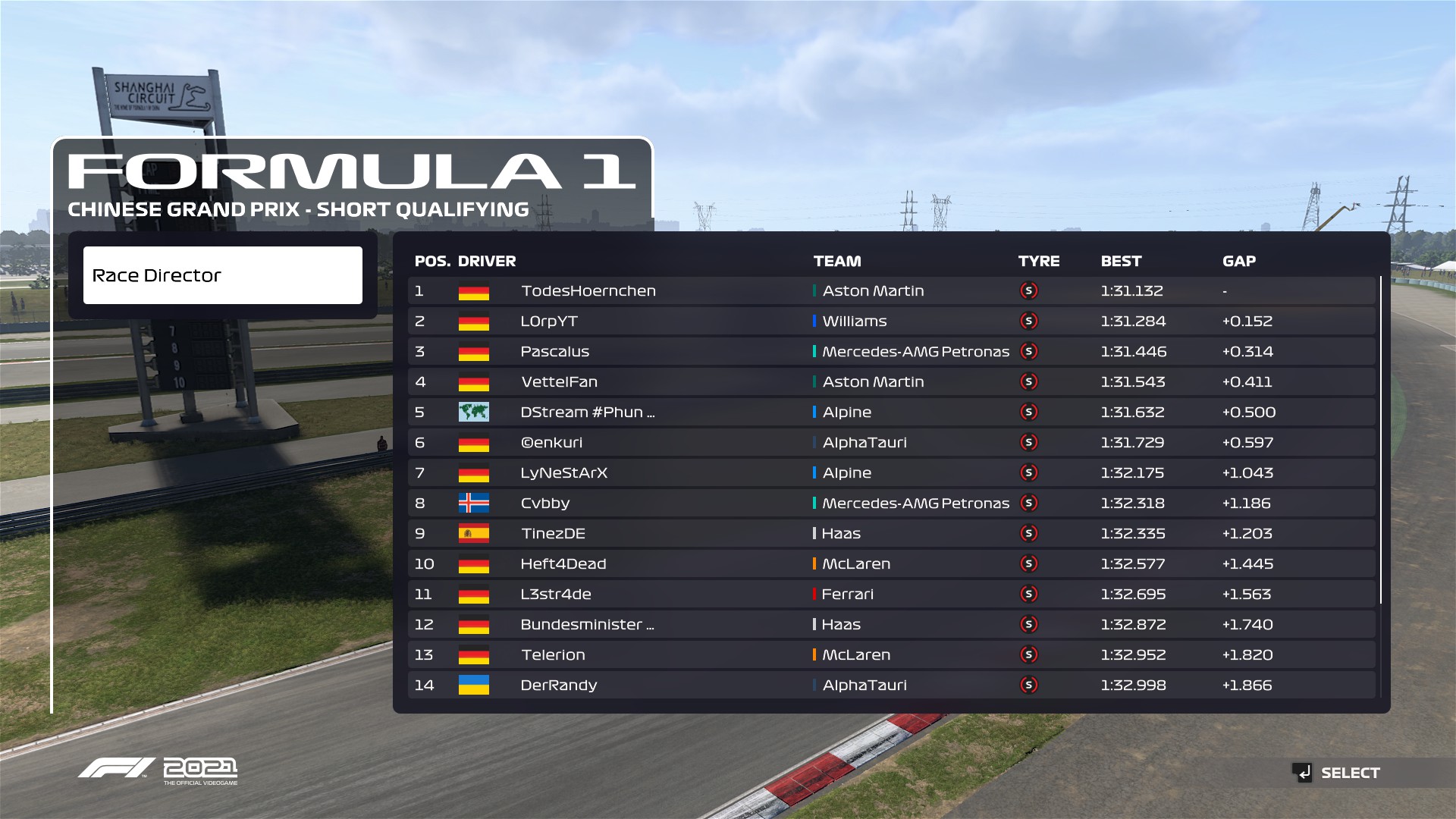Select the ©enkuri AlphaTauri row
The width and height of the screenshot is (1456, 819).
(551, 443)
